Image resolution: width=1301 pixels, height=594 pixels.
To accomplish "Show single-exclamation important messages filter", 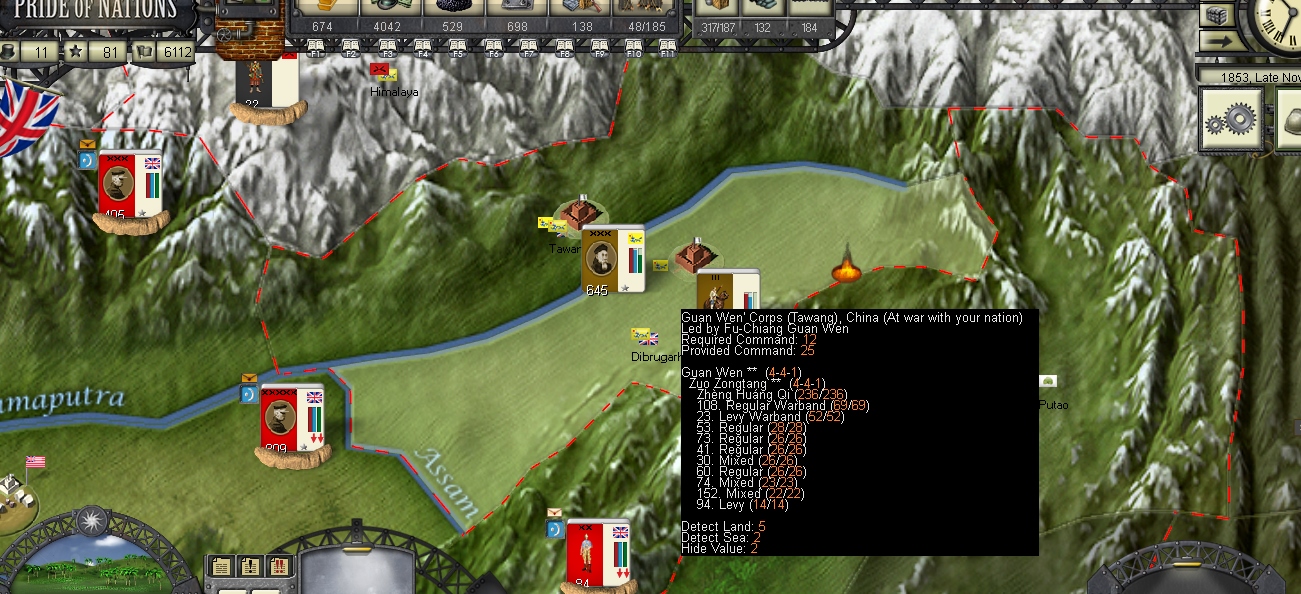I will [250, 567].
